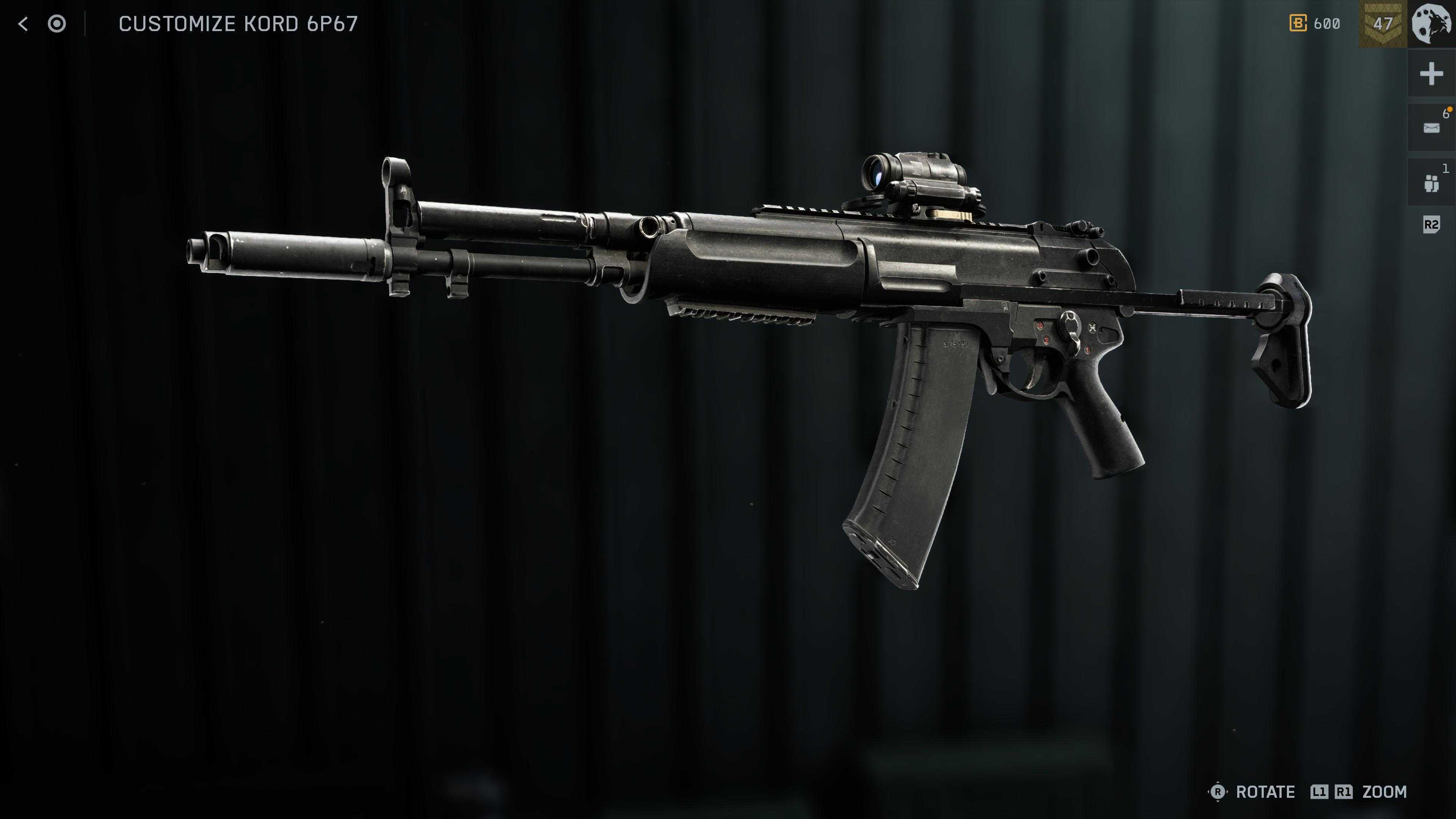Screen dimensions: 1456x819
Task: Open the party members panel
Action: (x=1431, y=182)
